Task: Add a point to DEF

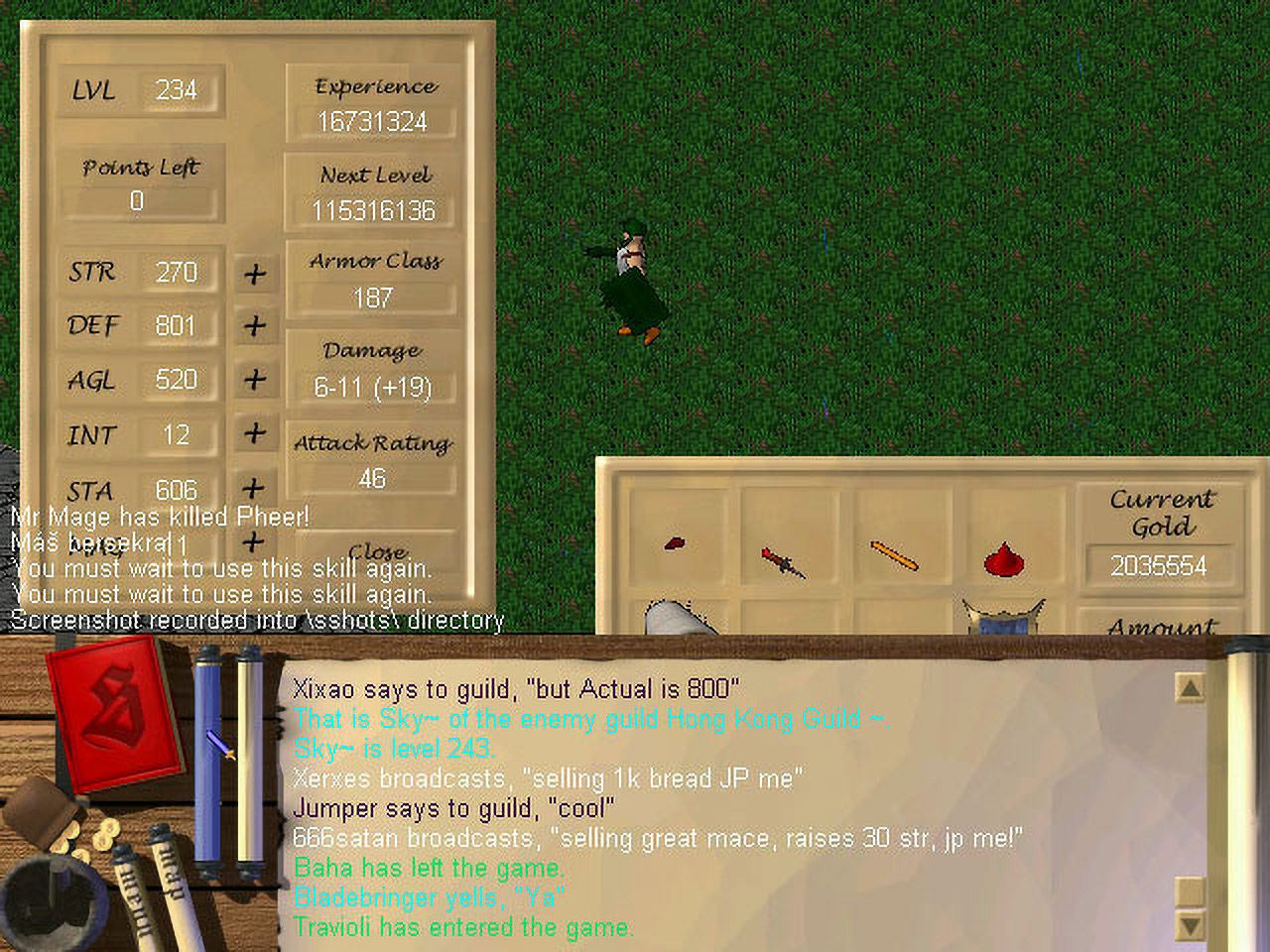Action: click(255, 326)
